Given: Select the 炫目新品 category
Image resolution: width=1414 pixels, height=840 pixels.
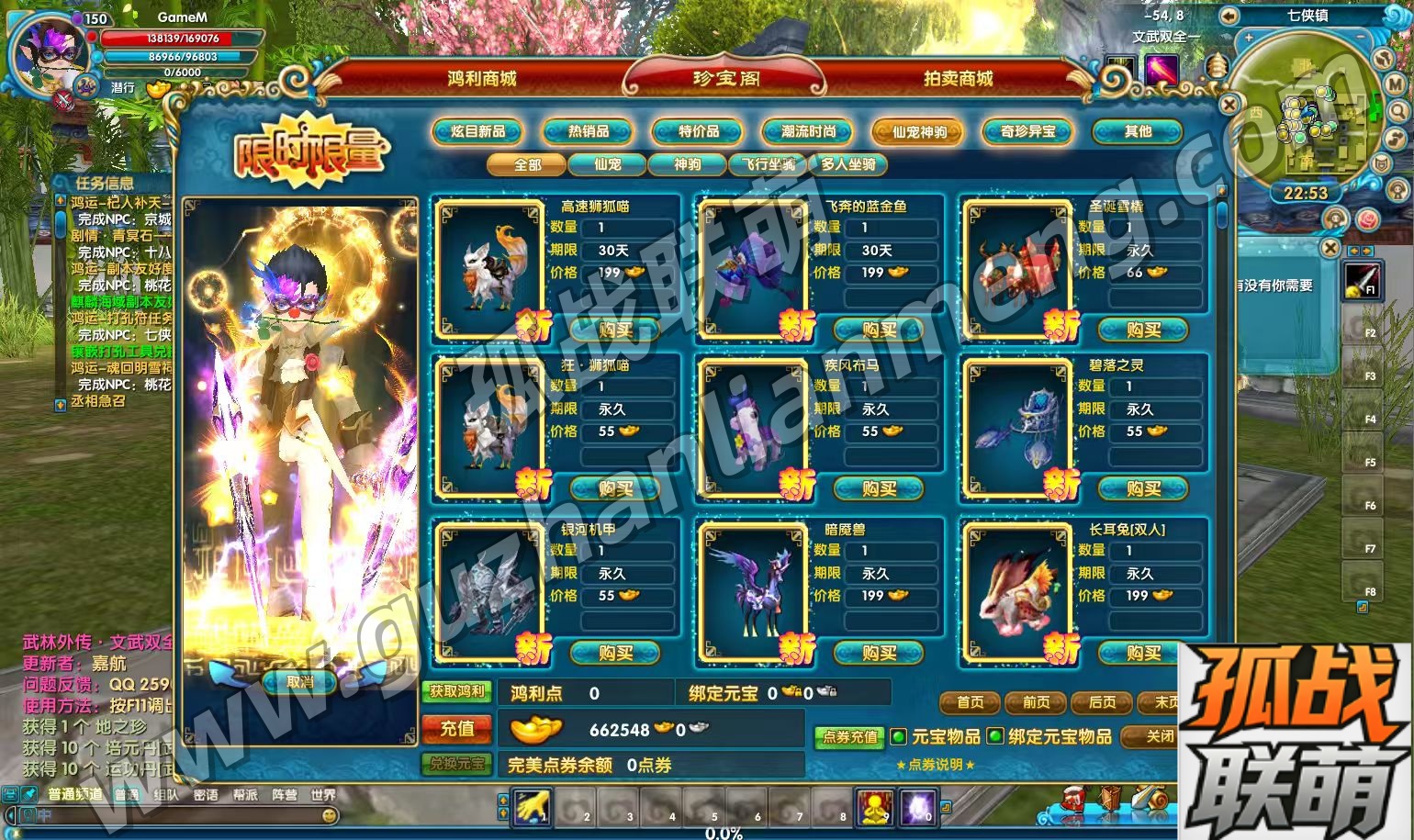Looking at the screenshot, I should click(x=477, y=132).
